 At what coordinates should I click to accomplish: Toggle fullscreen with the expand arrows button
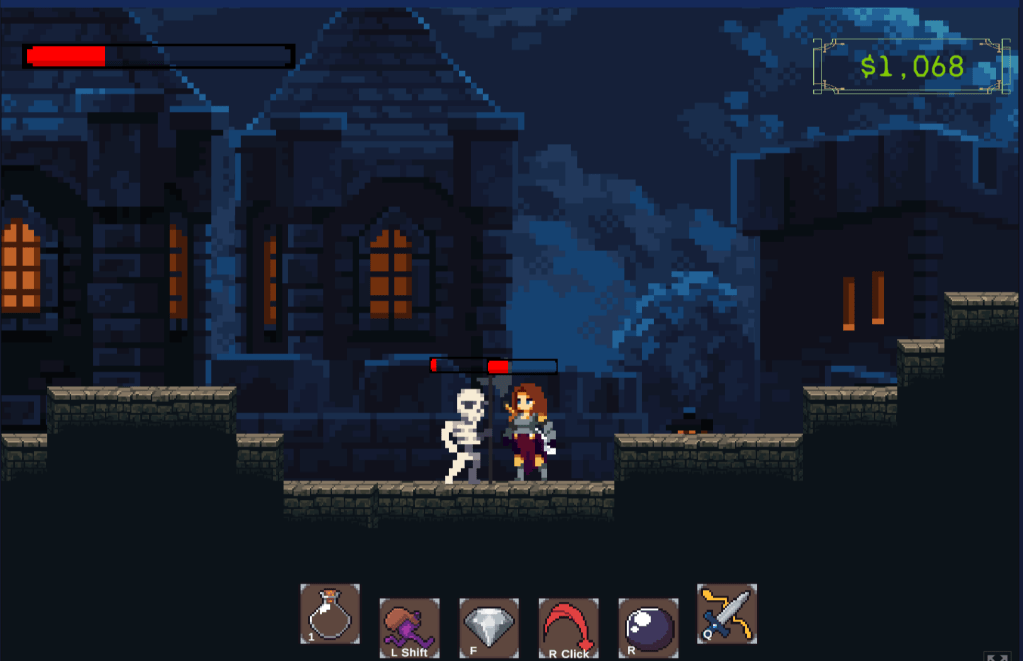point(997,656)
